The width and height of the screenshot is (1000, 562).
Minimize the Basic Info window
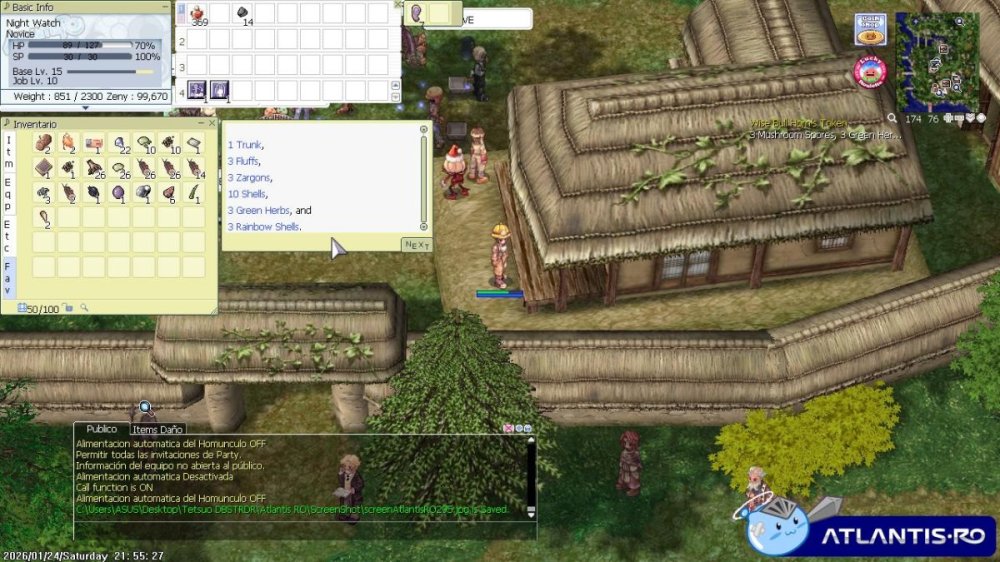(163, 6)
